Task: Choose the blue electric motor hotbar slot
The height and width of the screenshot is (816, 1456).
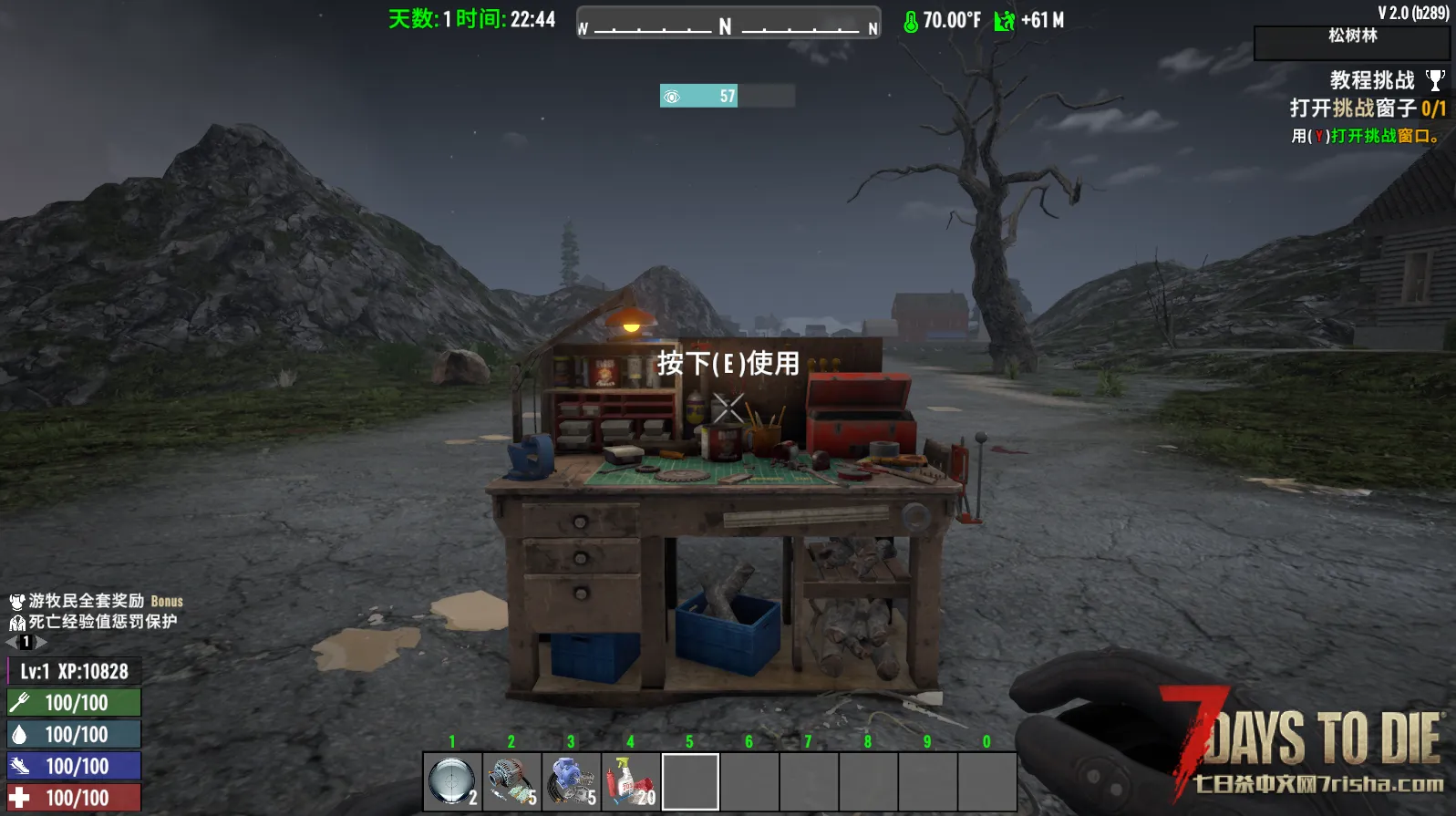Action: pyautogui.click(x=572, y=781)
